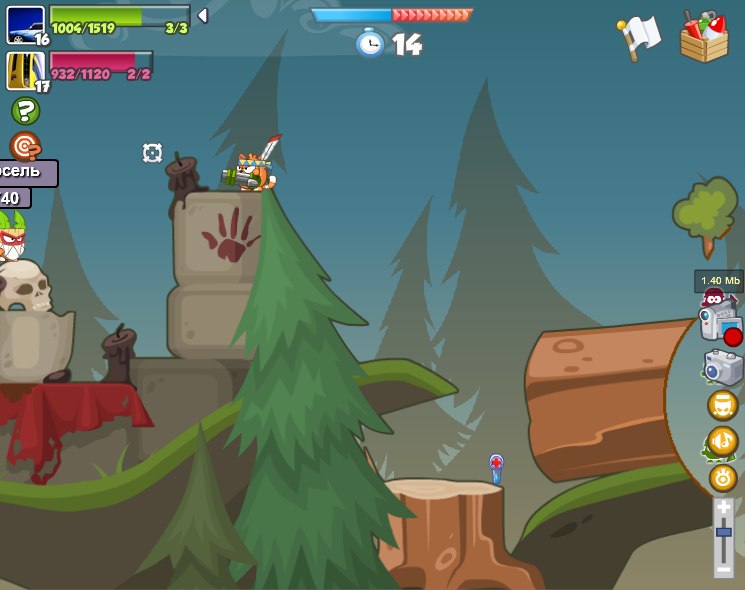Click the bottom orange round button
745x590 pixels.
click(723, 477)
